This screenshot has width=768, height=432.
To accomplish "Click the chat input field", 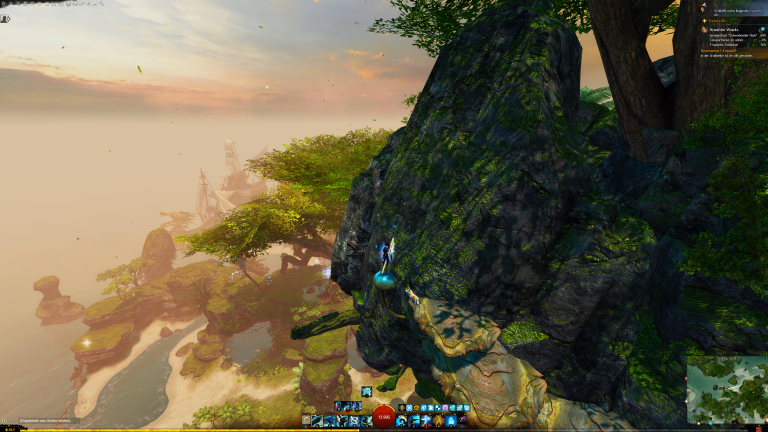I will (40, 421).
